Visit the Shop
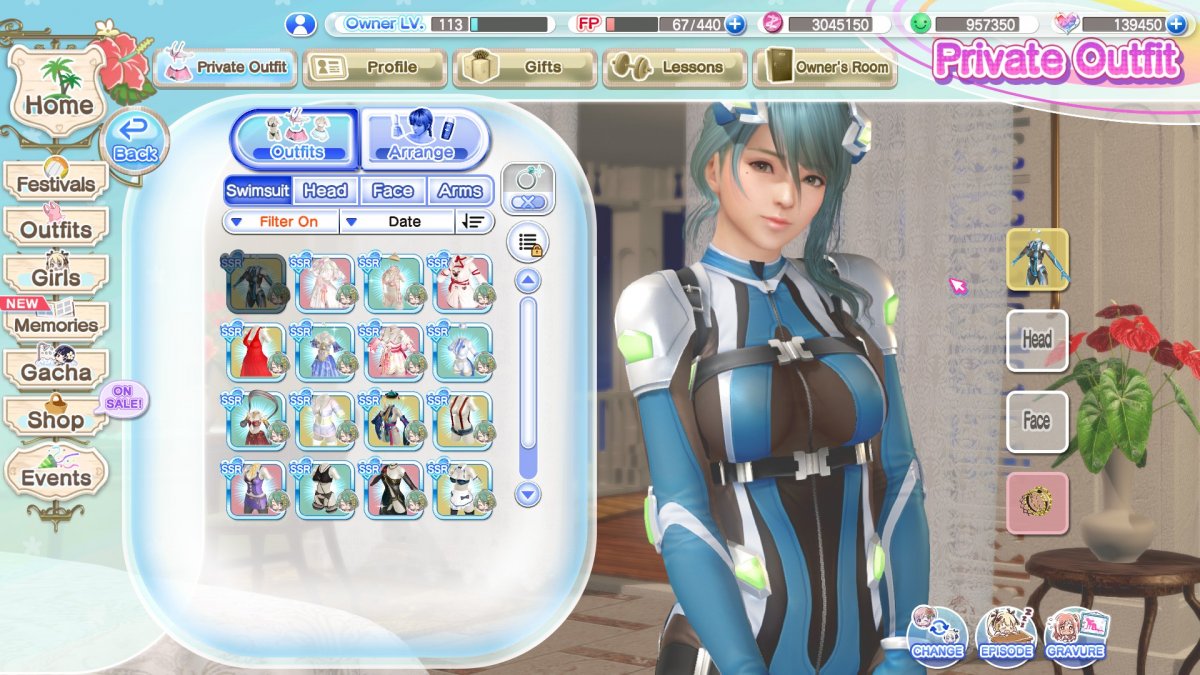 click(x=56, y=419)
